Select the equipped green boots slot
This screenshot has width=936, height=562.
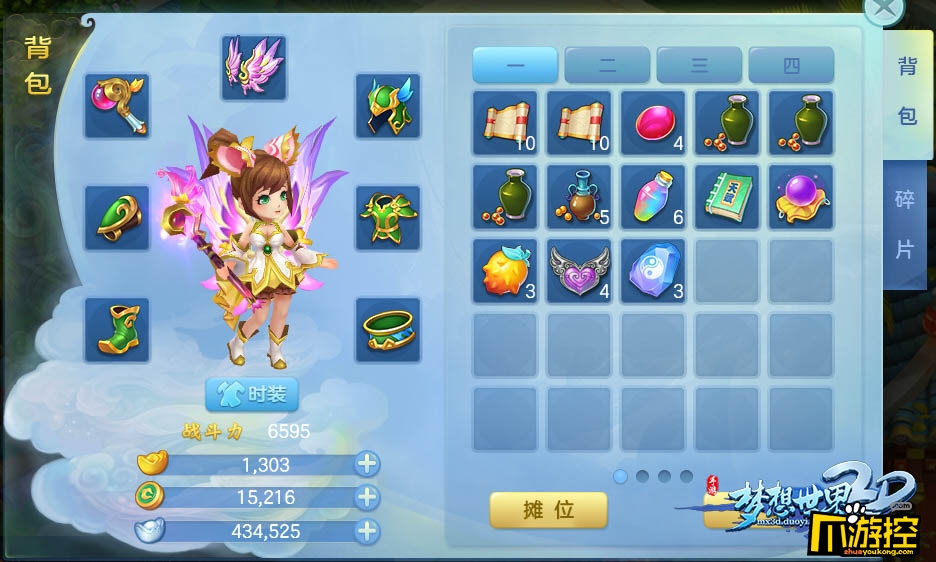coord(117,330)
